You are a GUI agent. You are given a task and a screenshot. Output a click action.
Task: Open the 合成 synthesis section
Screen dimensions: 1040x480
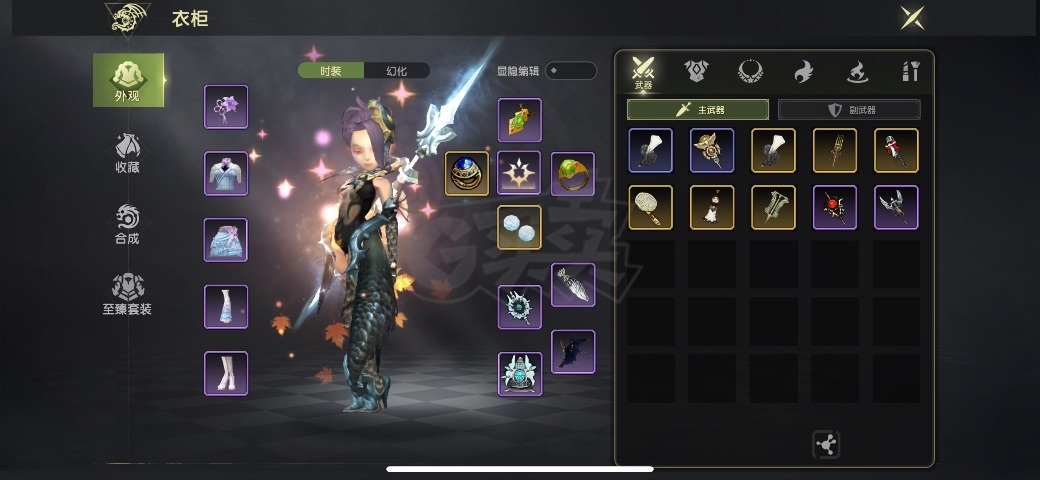pos(127,224)
